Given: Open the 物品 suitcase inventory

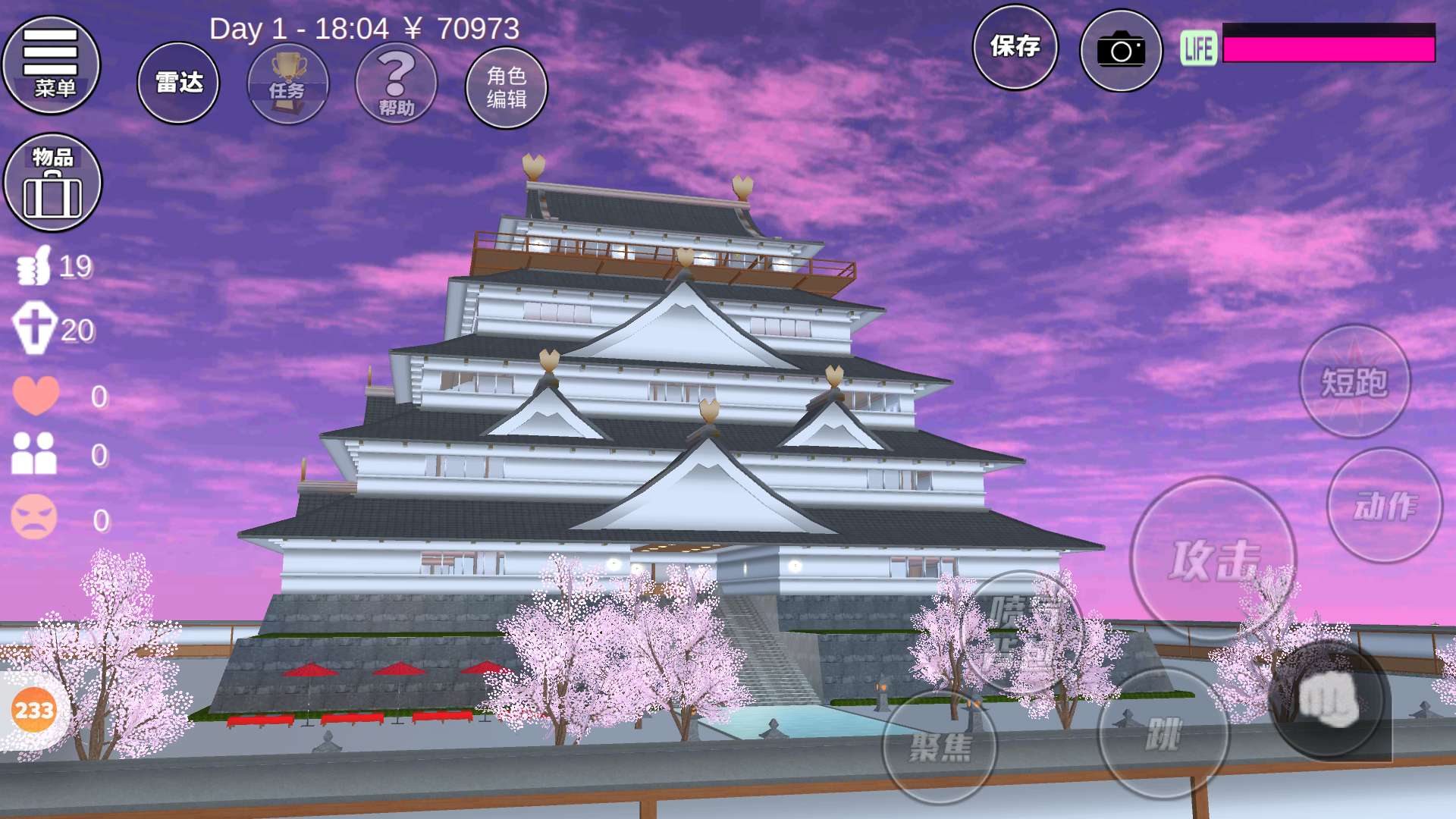Looking at the screenshot, I should (x=52, y=183).
